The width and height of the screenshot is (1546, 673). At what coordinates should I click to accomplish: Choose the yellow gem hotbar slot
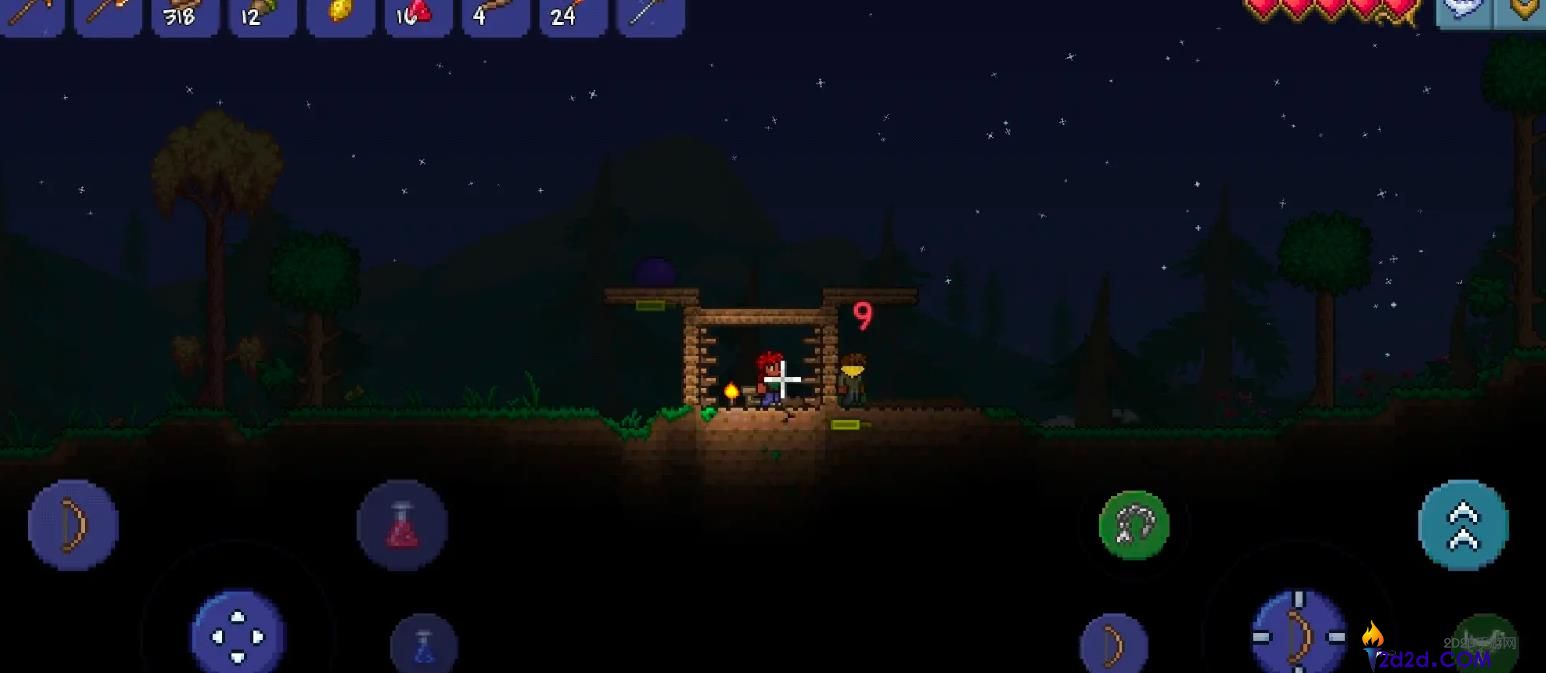point(341,16)
